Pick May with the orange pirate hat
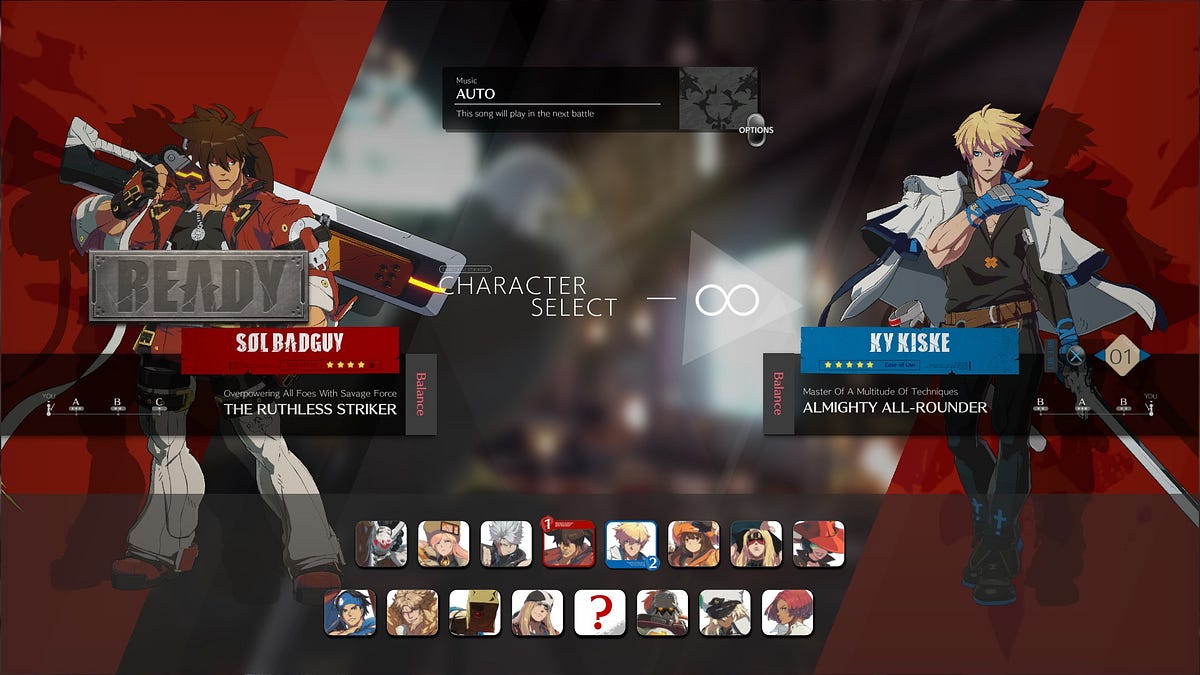 tap(693, 544)
